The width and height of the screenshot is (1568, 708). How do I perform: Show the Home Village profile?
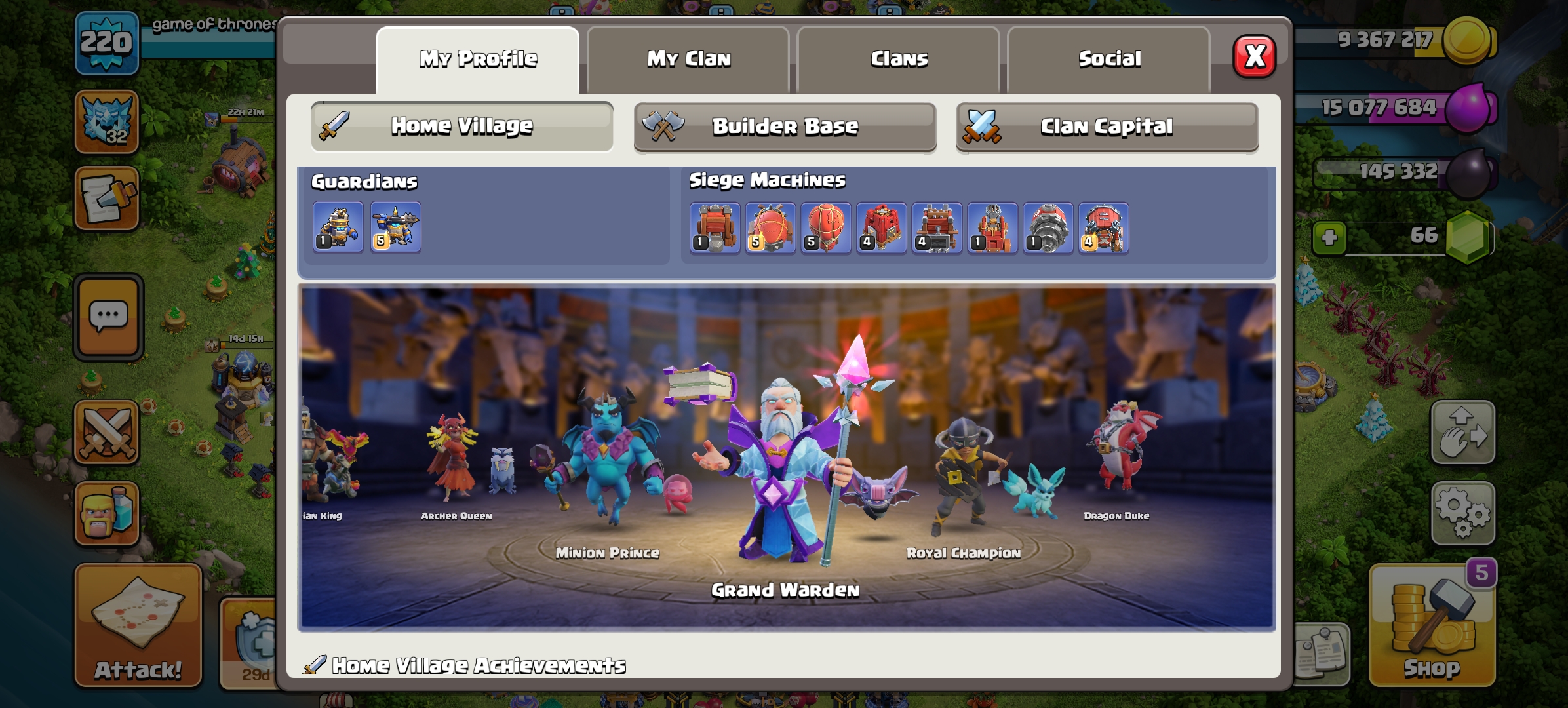[462, 126]
